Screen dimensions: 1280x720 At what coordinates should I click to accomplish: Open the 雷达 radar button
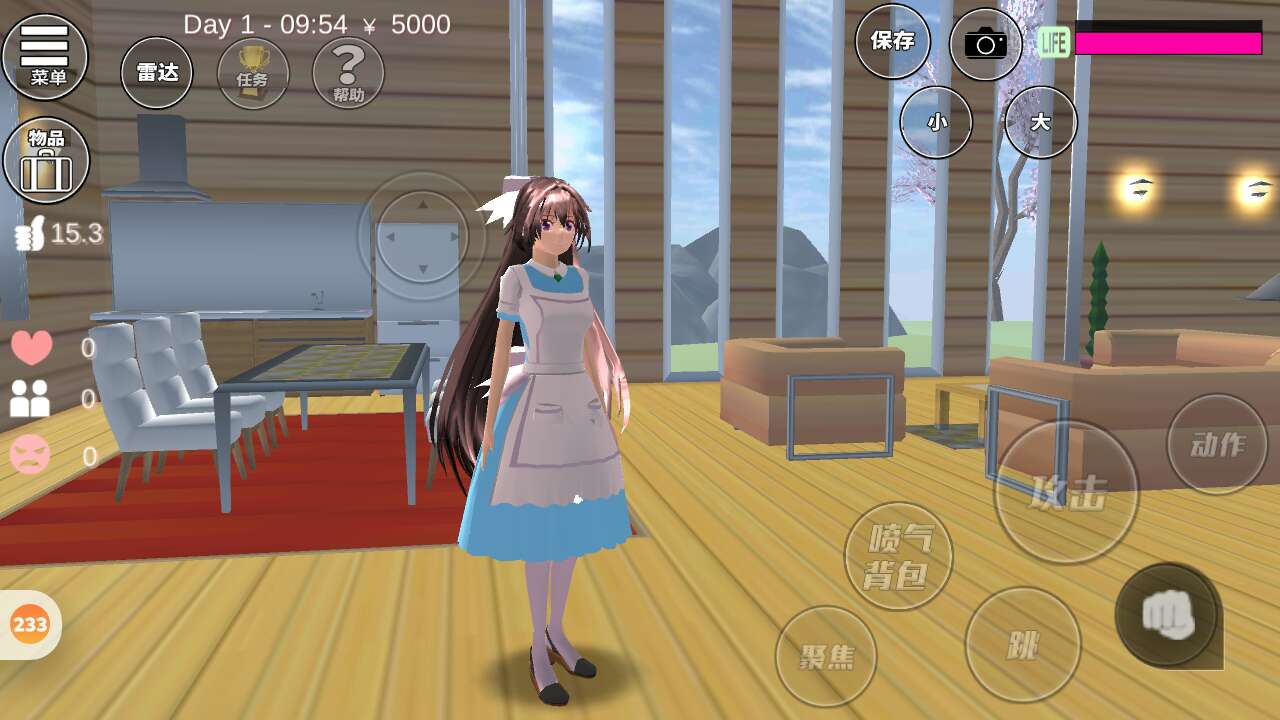click(x=157, y=73)
